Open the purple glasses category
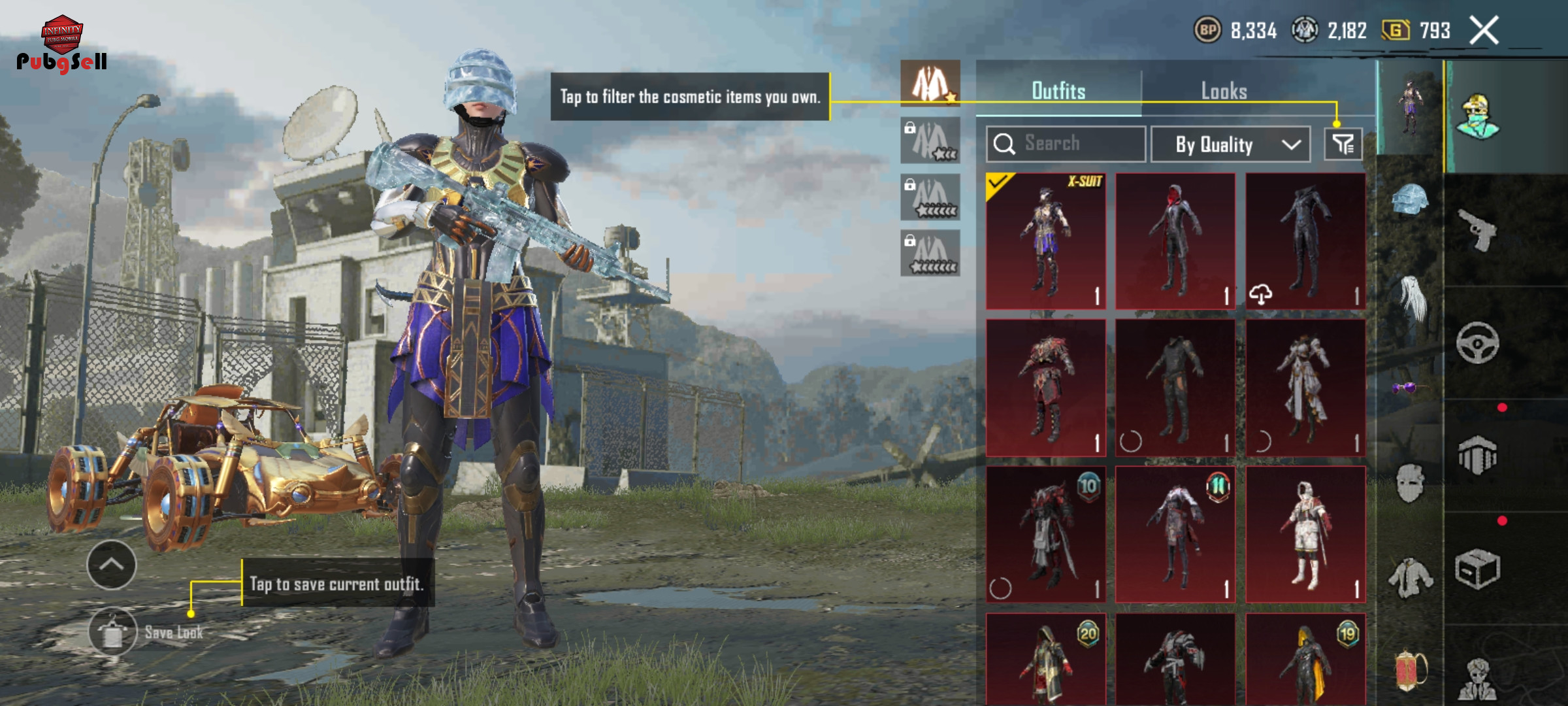 point(1405,388)
